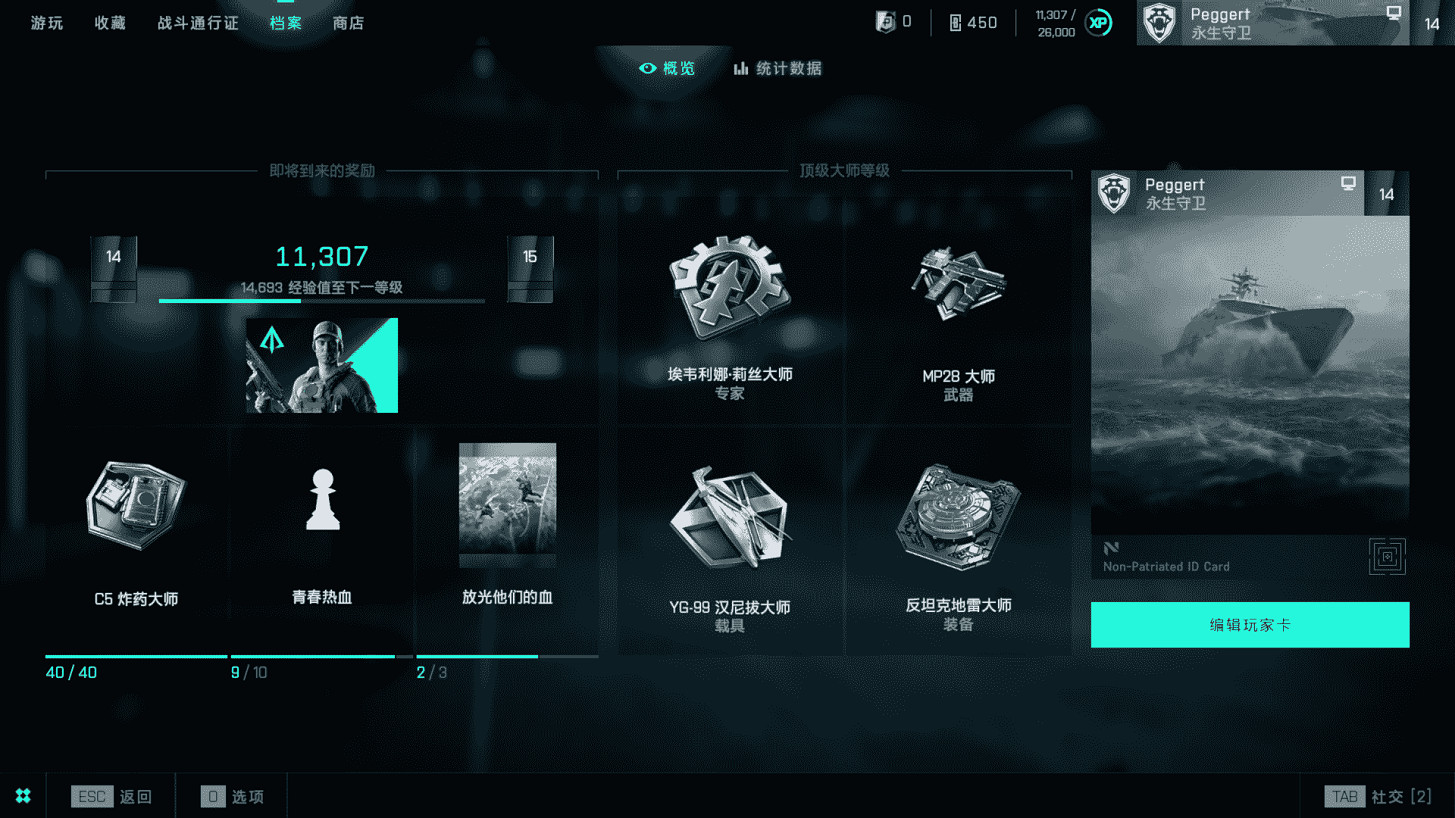The height and width of the screenshot is (818, 1455).
Task: Select the YG-99 汉尼拔大师 vehicle mastery badge
Action: click(x=729, y=520)
